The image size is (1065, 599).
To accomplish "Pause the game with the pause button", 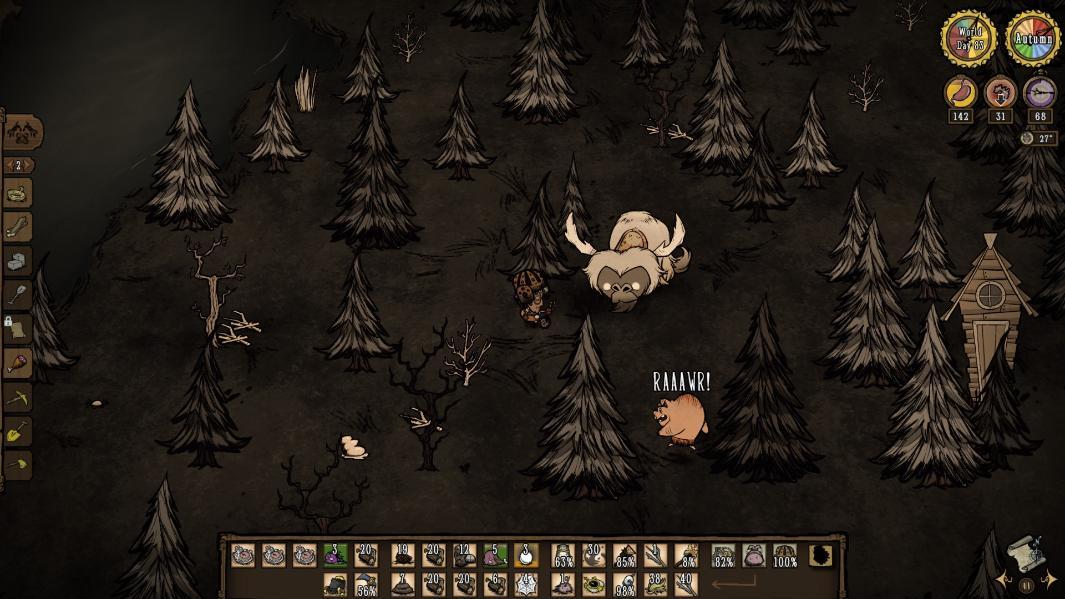I will point(1025,586).
